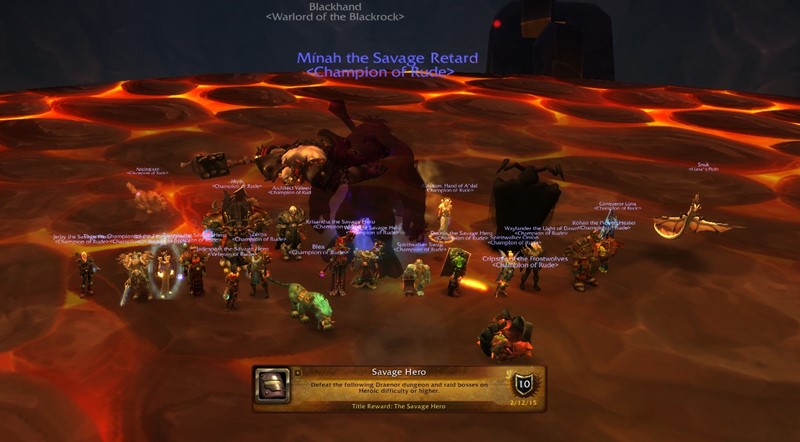Viewport: 800px width, 442px height.
Task: Click the 10-point achievement shield
Action: (x=523, y=386)
